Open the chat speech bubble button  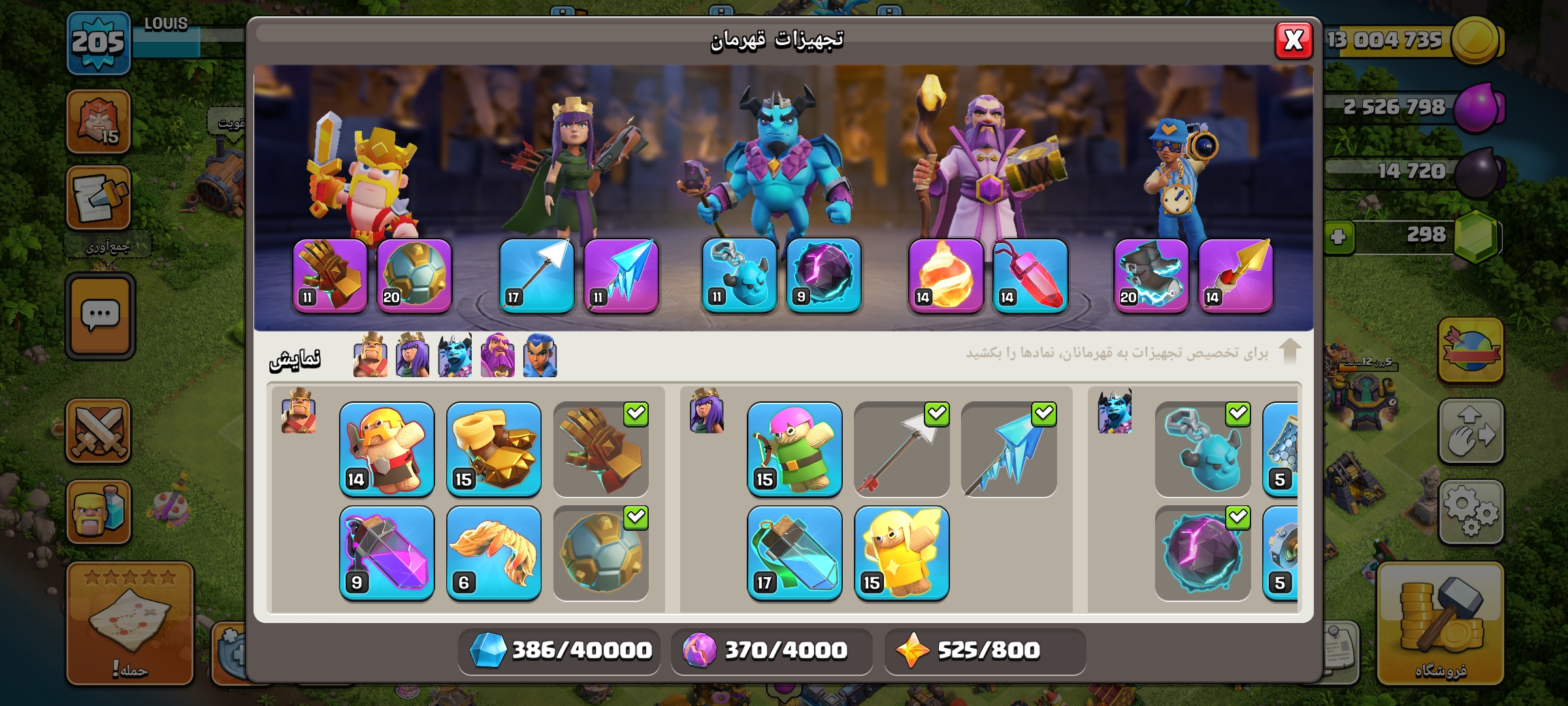[x=100, y=316]
